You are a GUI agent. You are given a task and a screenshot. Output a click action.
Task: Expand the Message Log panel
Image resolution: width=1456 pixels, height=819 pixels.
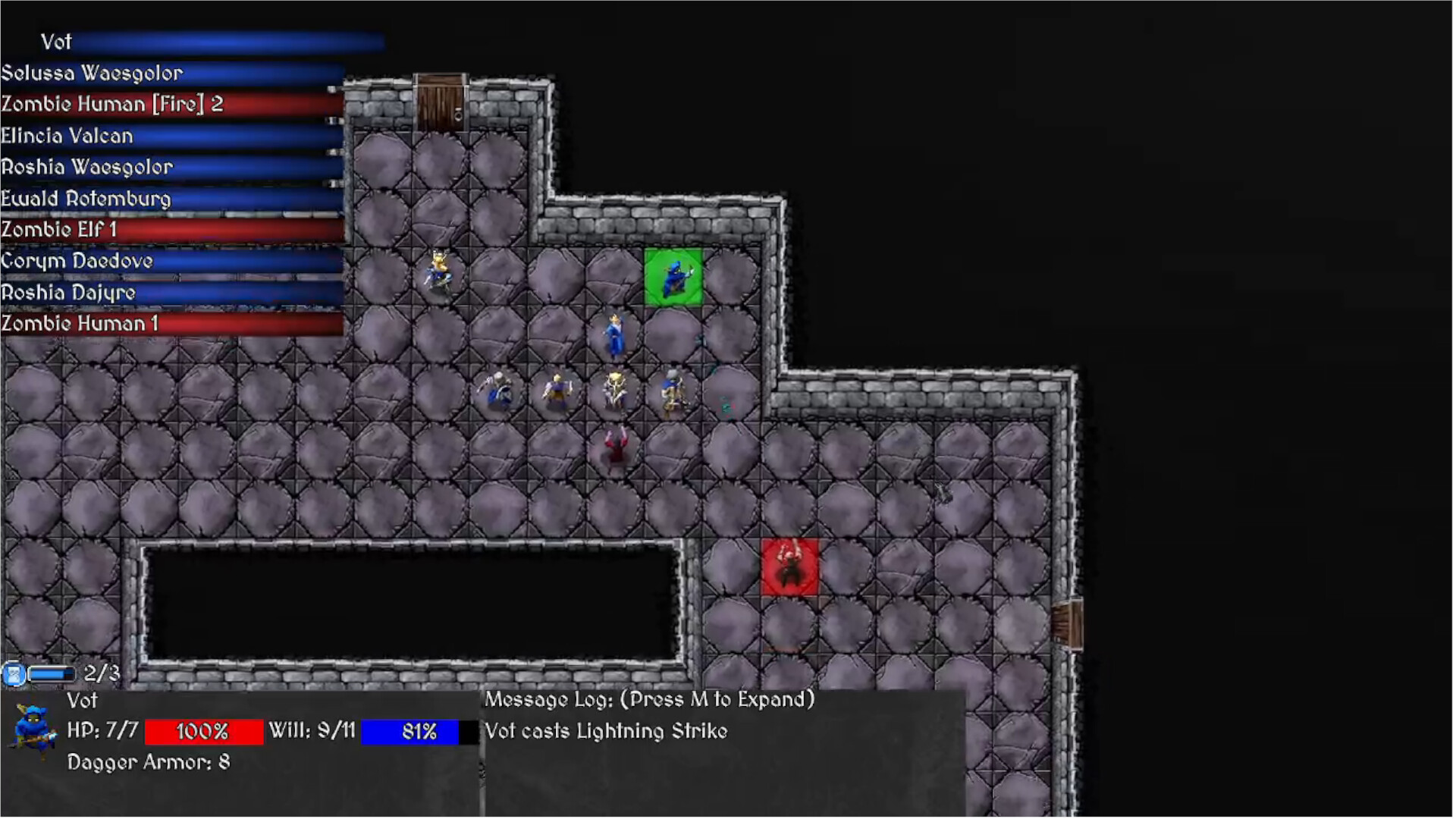648,699
